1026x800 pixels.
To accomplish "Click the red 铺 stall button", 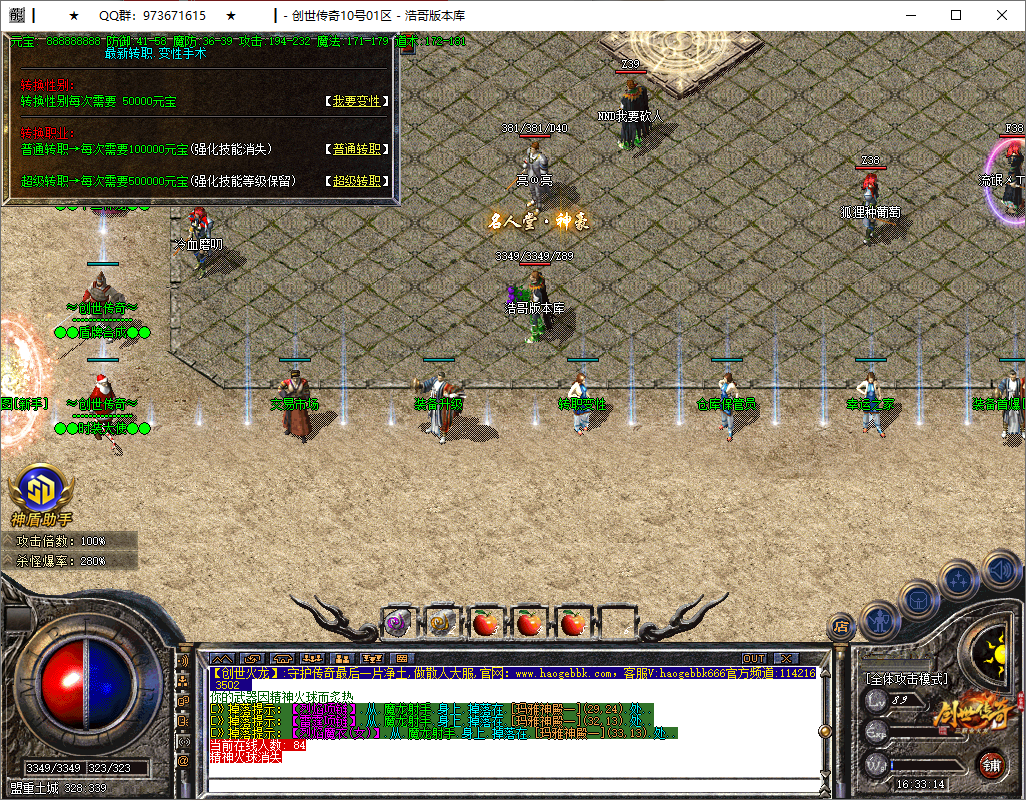I will [990, 766].
